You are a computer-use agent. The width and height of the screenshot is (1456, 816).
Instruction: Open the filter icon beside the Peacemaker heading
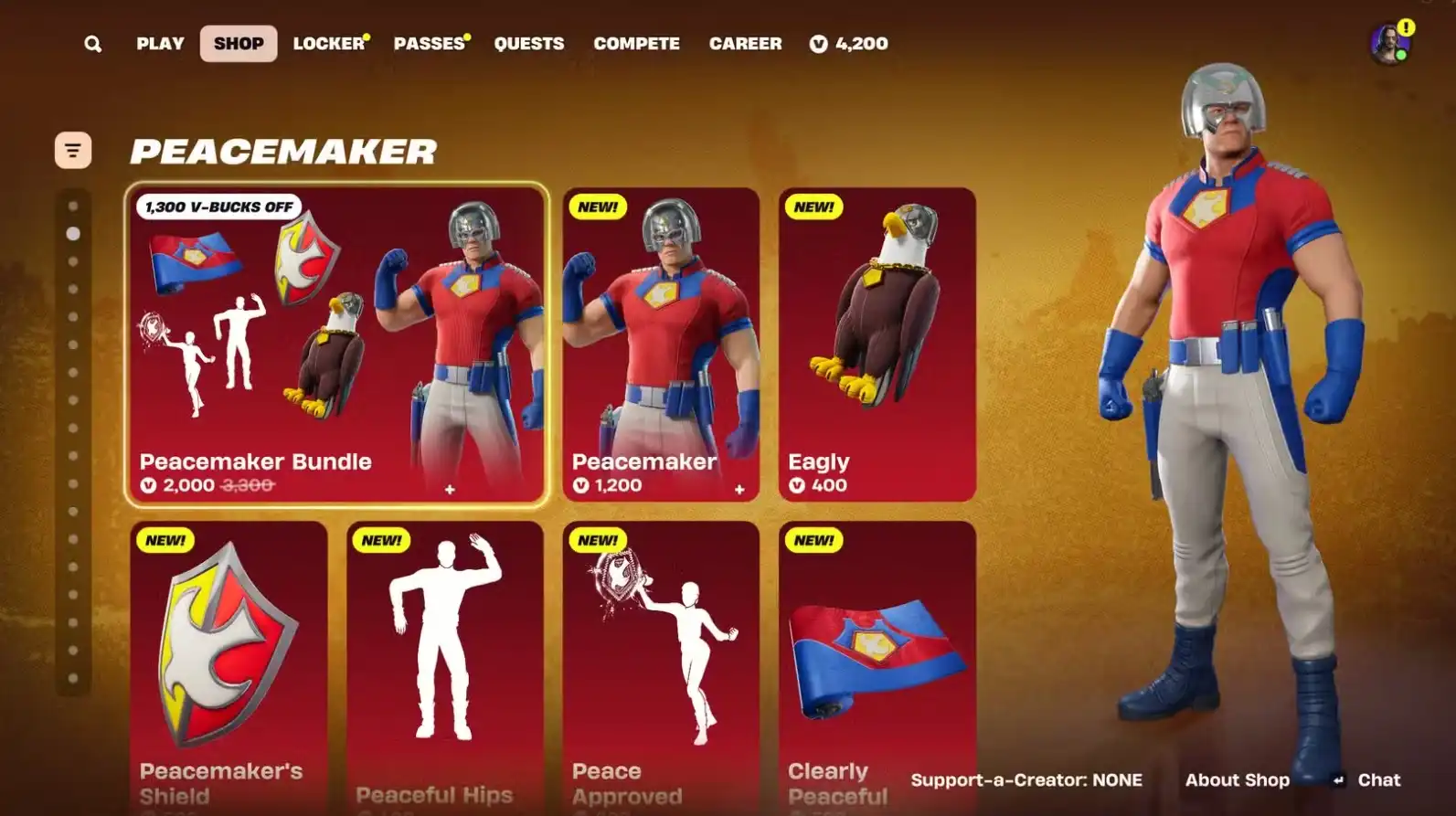tap(72, 149)
